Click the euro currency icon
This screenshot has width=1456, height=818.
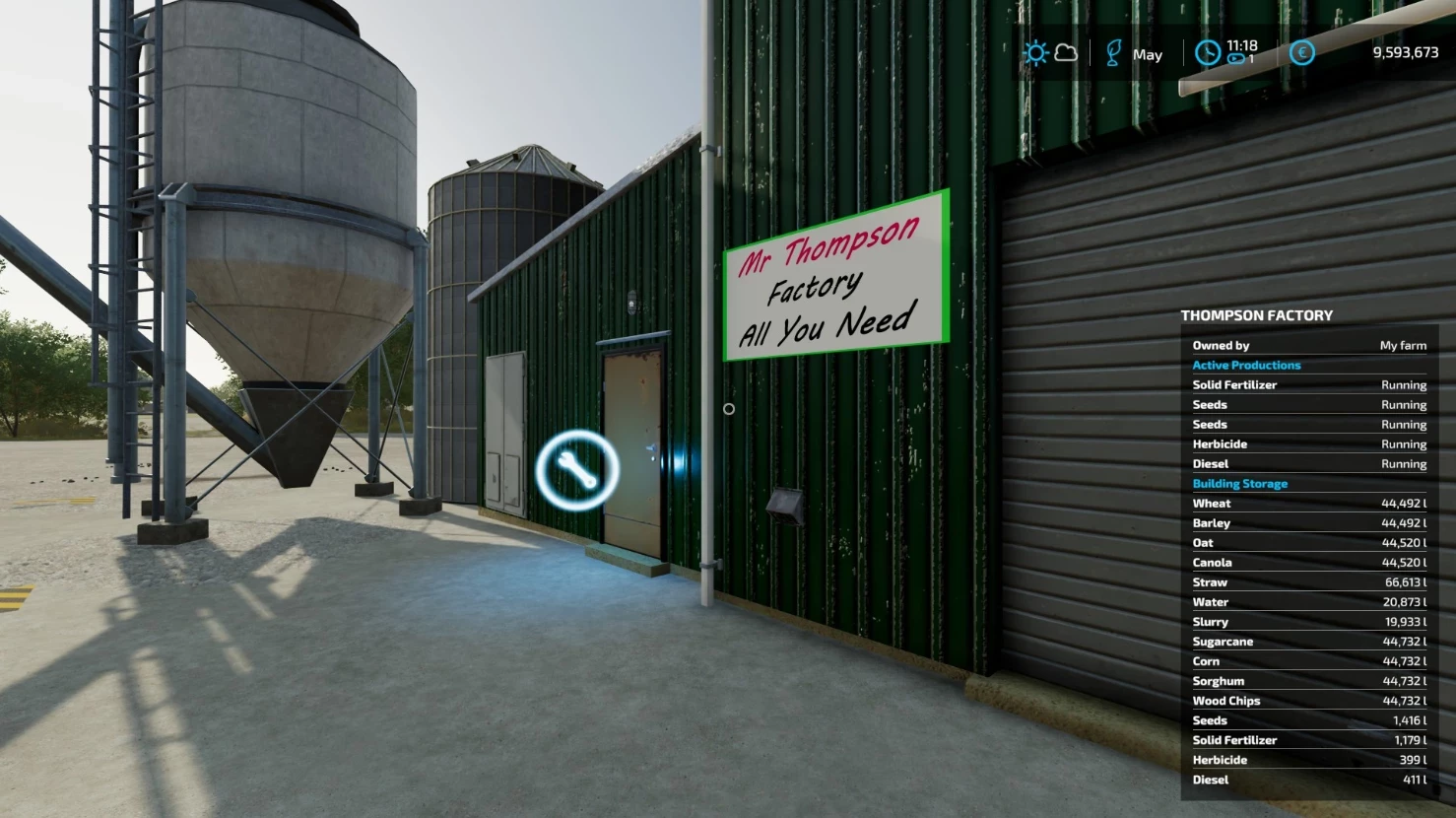(1301, 53)
